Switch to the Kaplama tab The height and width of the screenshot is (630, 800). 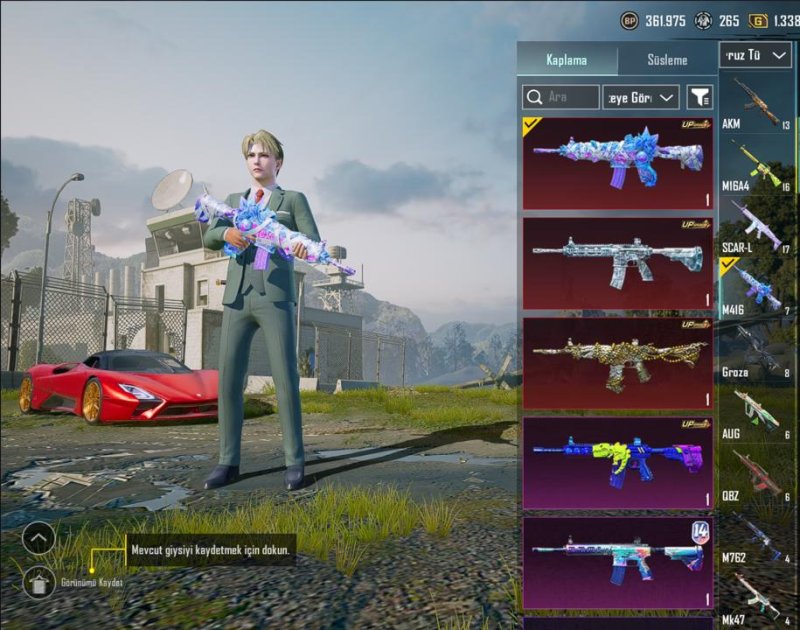[566, 59]
